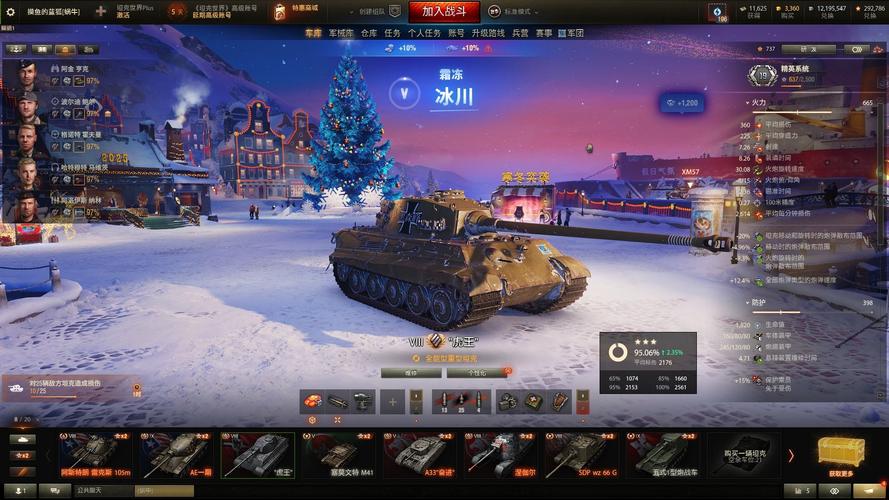The height and width of the screenshot is (500, 889).
Task: Open the 个人任务 personal missions tab
Action: 424,33
